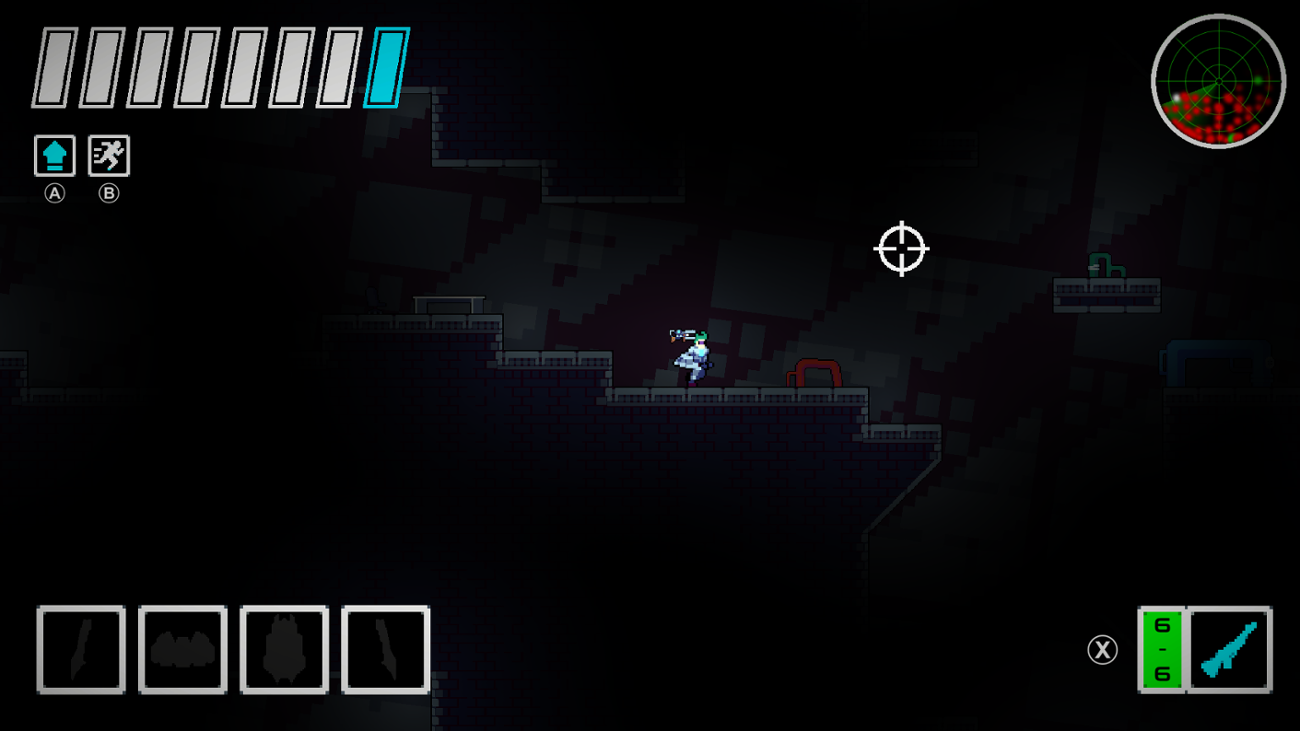Click the cyan rifle weapon icon
This screenshot has width=1300, height=731.
pos(1231,649)
